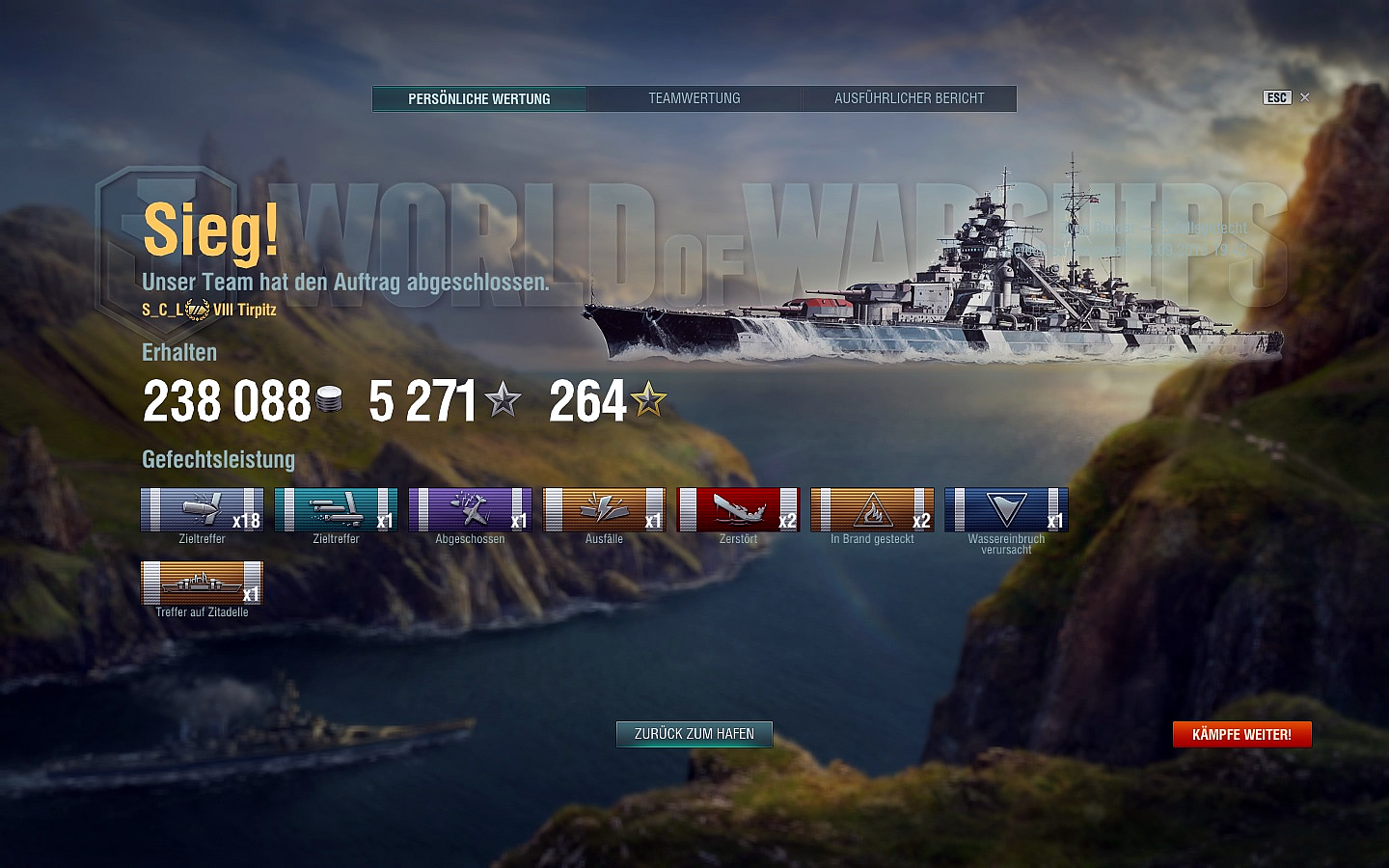The width and height of the screenshot is (1389, 868).
Task: Click the In Brand gesteckt ribbon
Action: pyautogui.click(x=872, y=510)
